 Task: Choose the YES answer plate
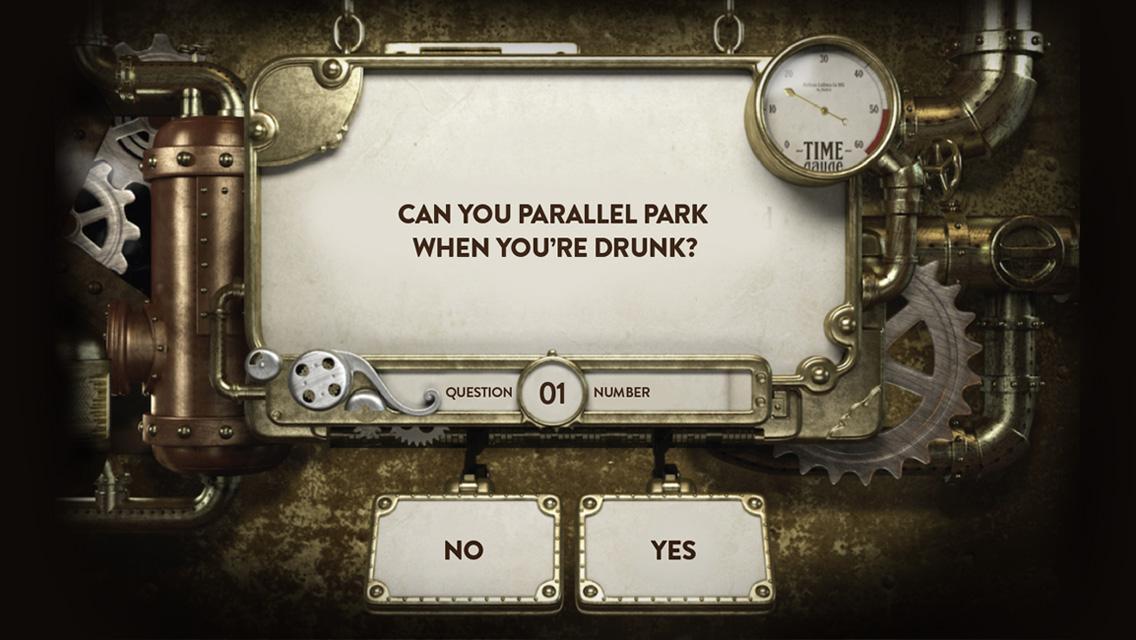tap(675, 550)
